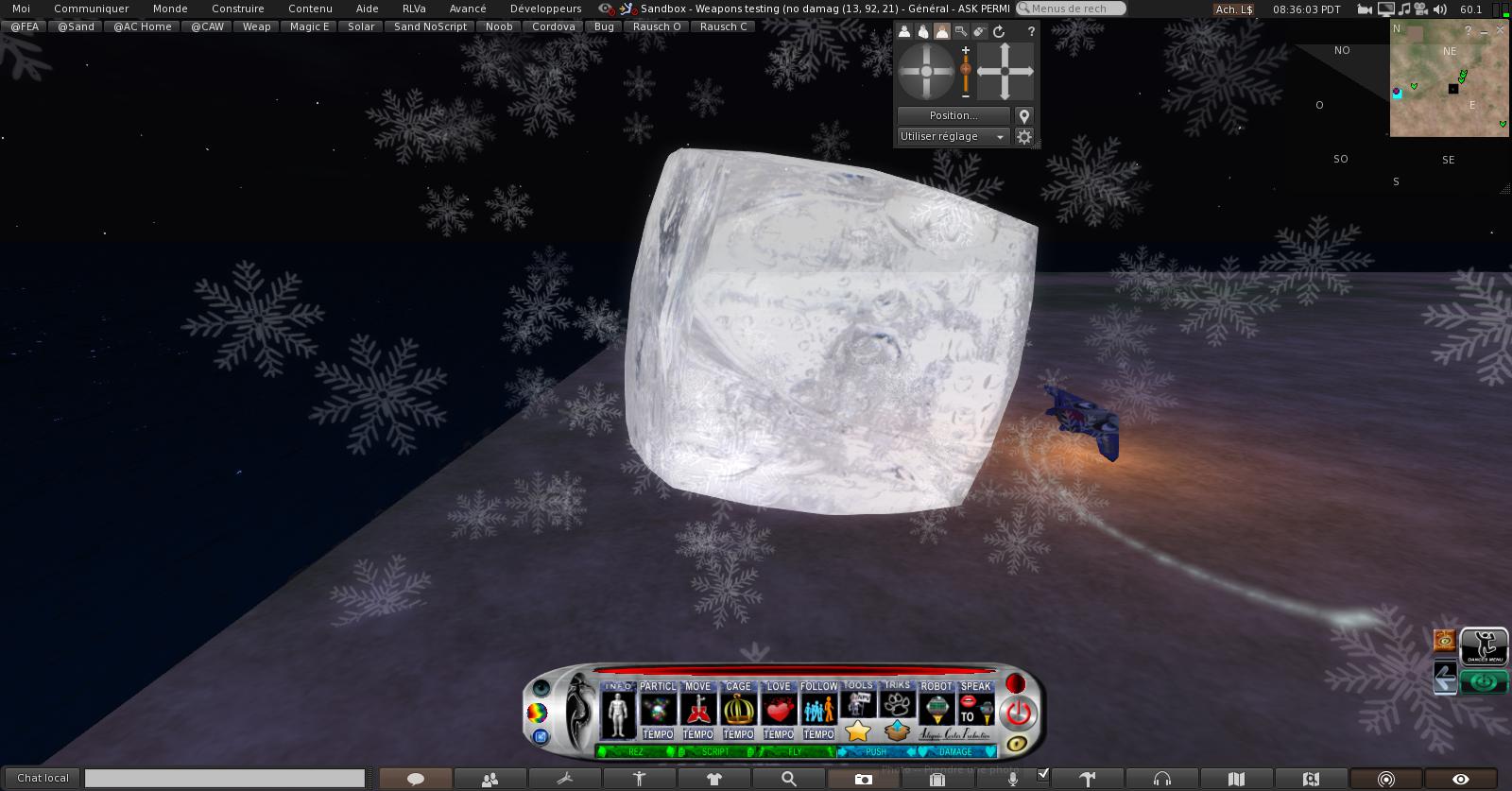Click the Position... button in camera panel
The height and width of the screenshot is (791, 1512).
[x=954, y=115]
